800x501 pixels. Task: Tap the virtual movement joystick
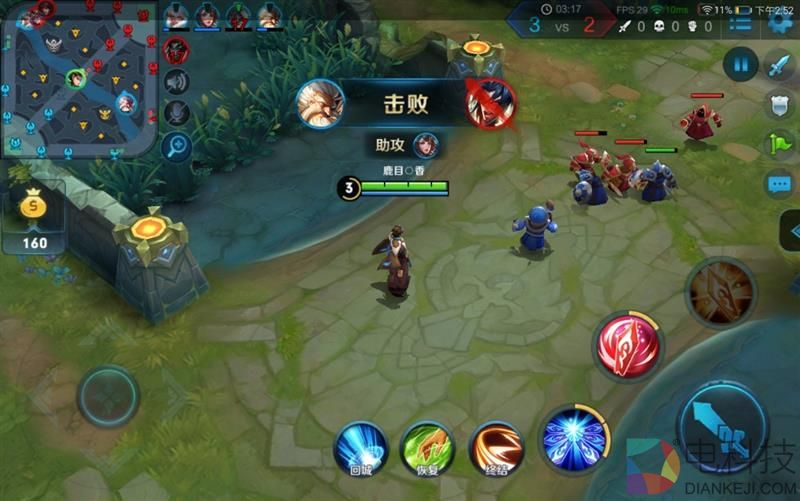coord(108,396)
